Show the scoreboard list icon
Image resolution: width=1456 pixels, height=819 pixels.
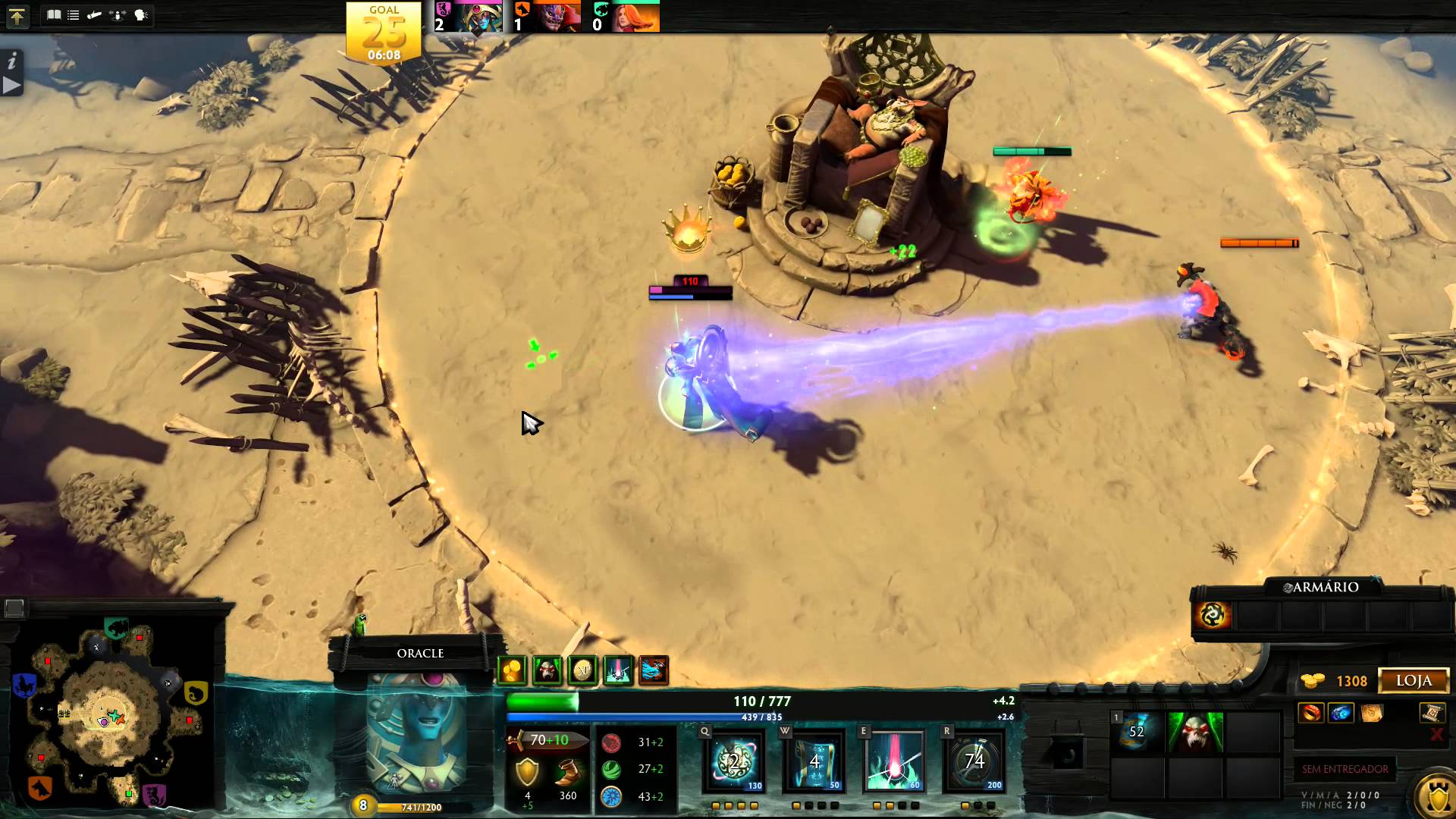[x=74, y=15]
